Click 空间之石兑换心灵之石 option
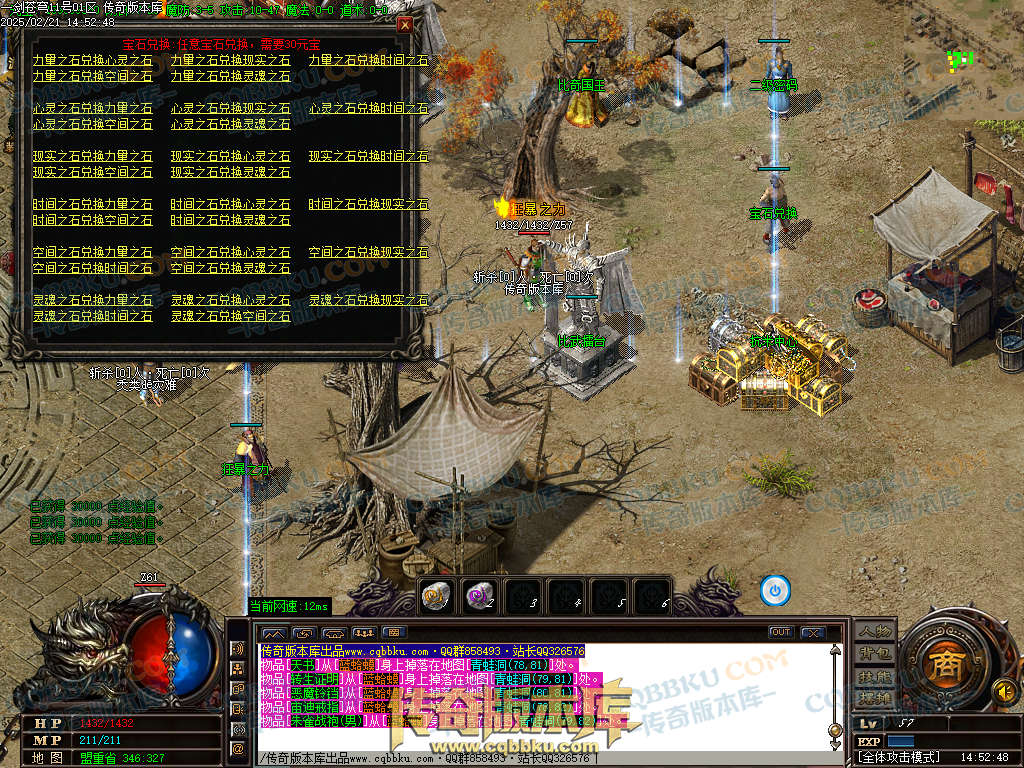This screenshot has width=1024, height=768. 230,252
